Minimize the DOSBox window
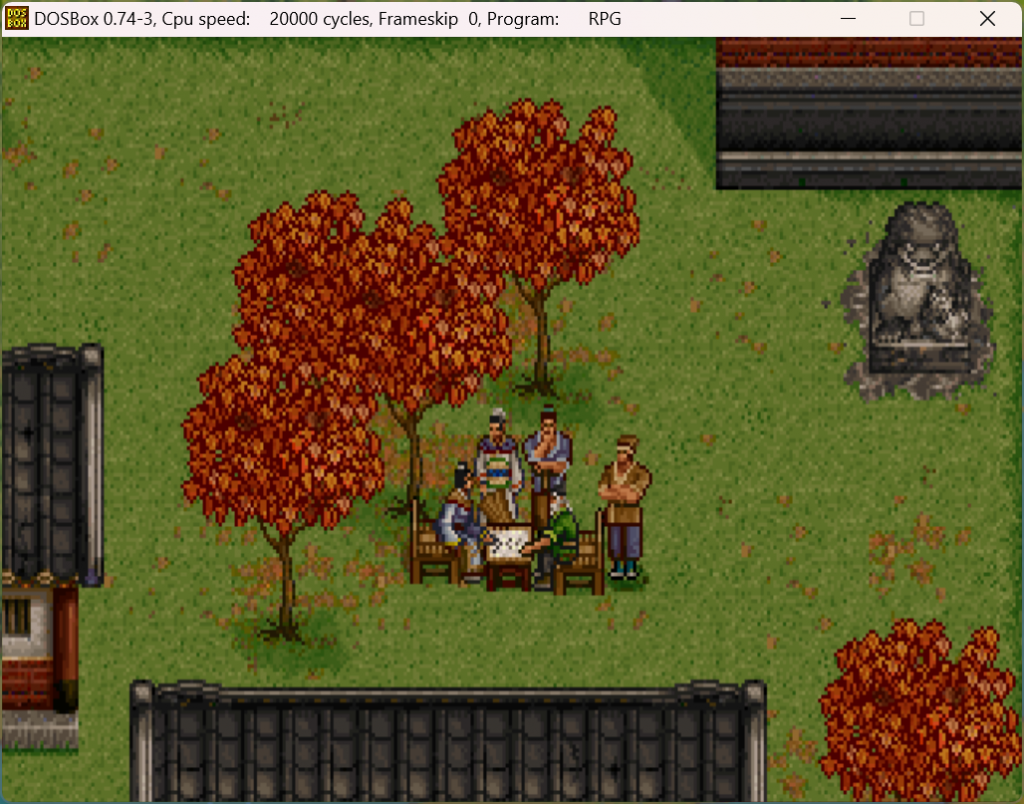Viewport: 1024px width, 804px height. coord(848,18)
